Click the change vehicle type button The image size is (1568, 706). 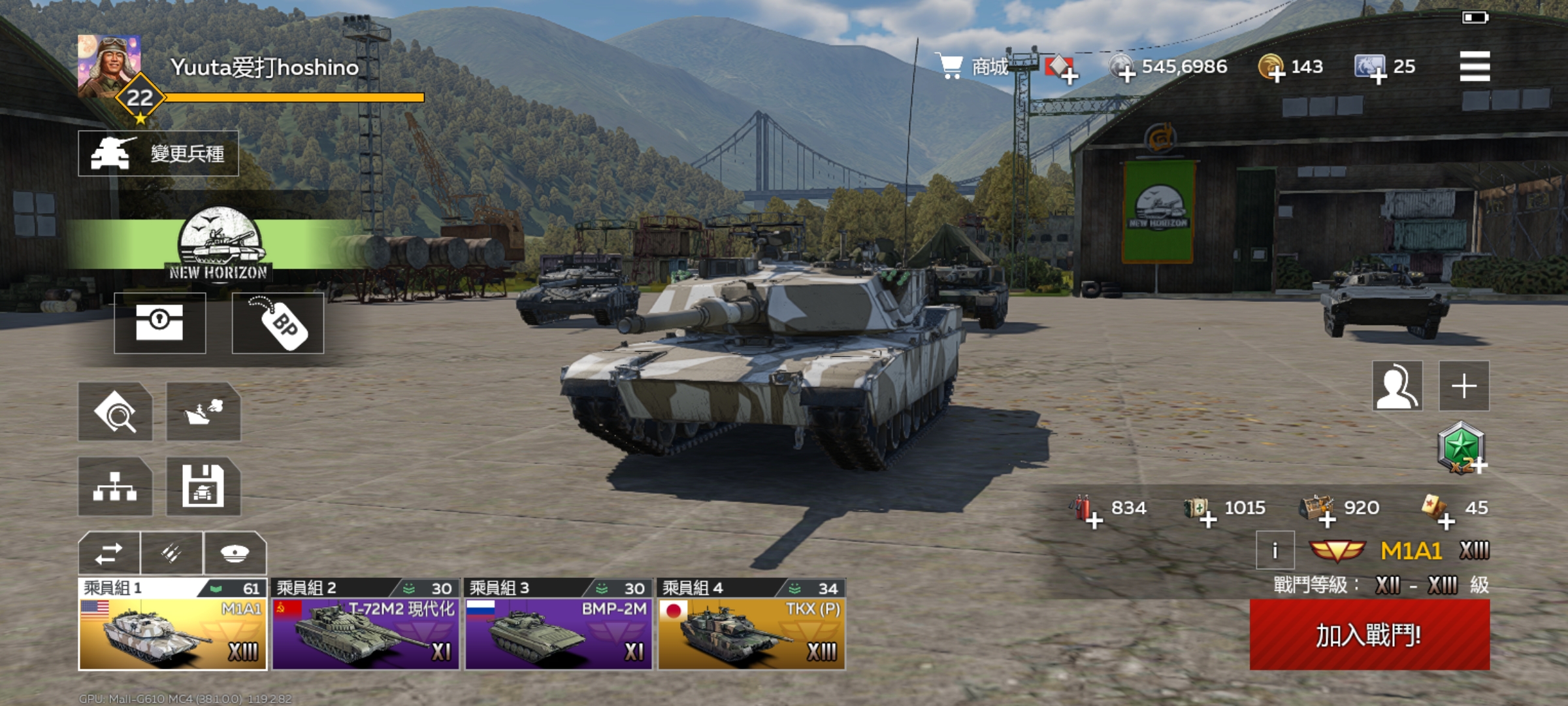[159, 154]
